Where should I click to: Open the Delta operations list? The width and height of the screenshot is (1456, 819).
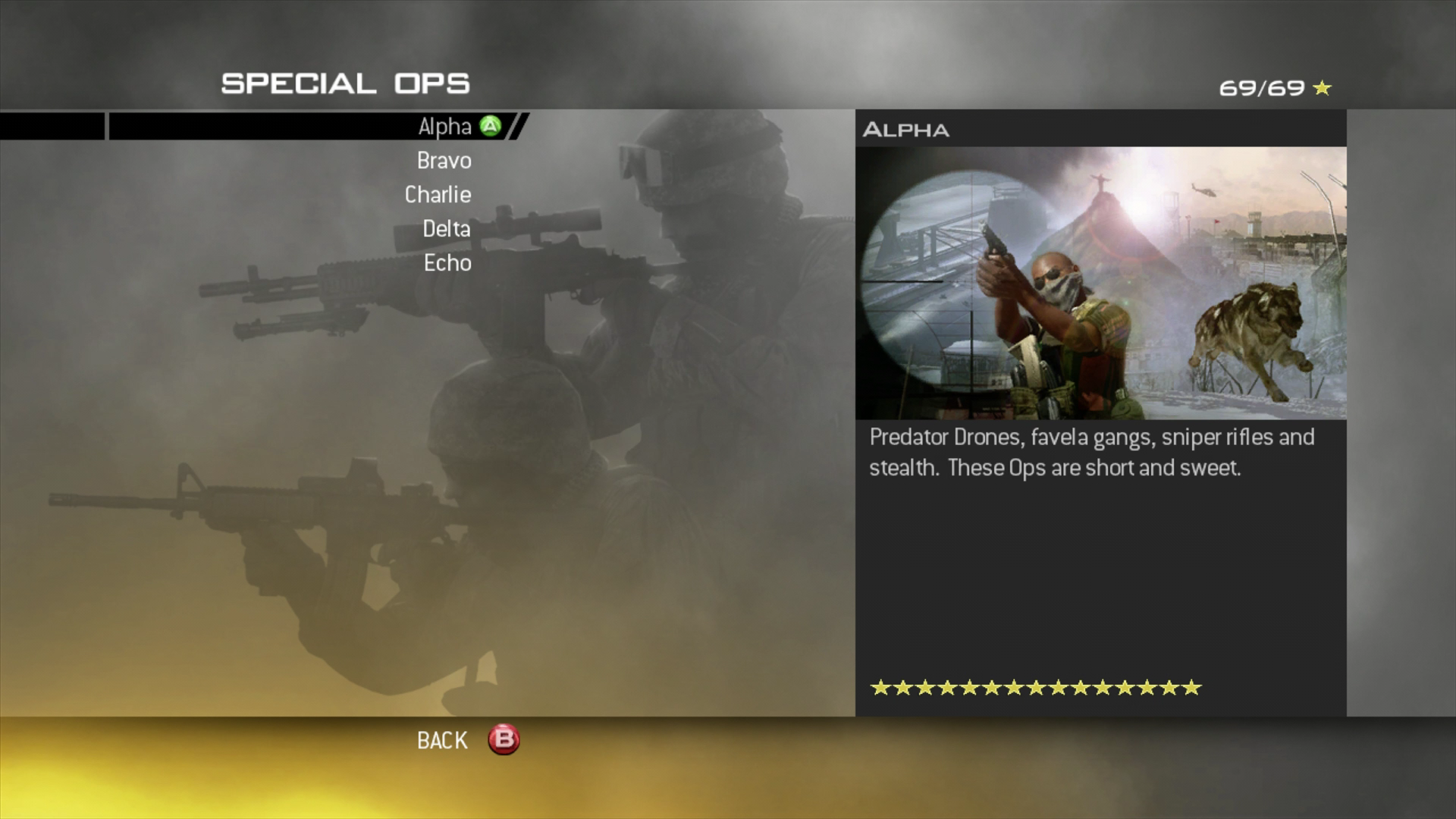pos(446,229)
